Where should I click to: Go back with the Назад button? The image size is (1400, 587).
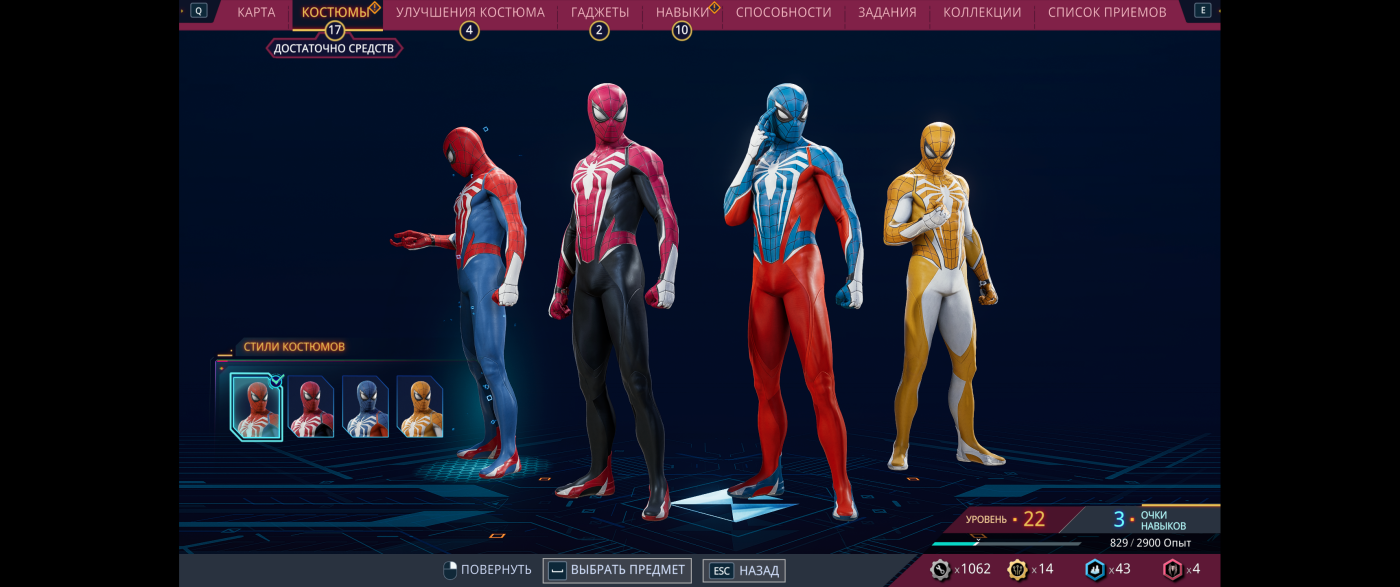745,570
